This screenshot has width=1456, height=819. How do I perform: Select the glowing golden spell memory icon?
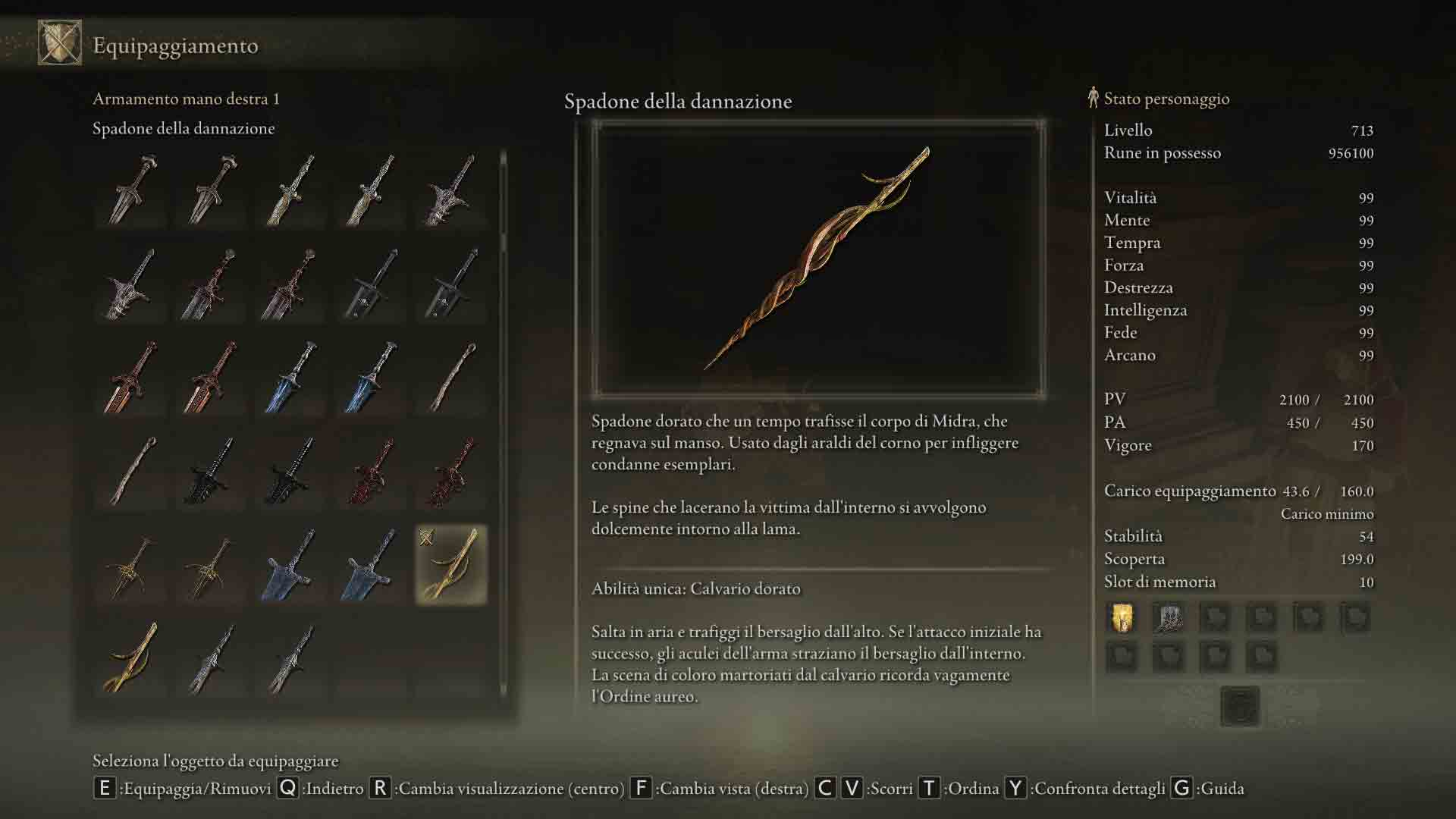(1122, 618)
